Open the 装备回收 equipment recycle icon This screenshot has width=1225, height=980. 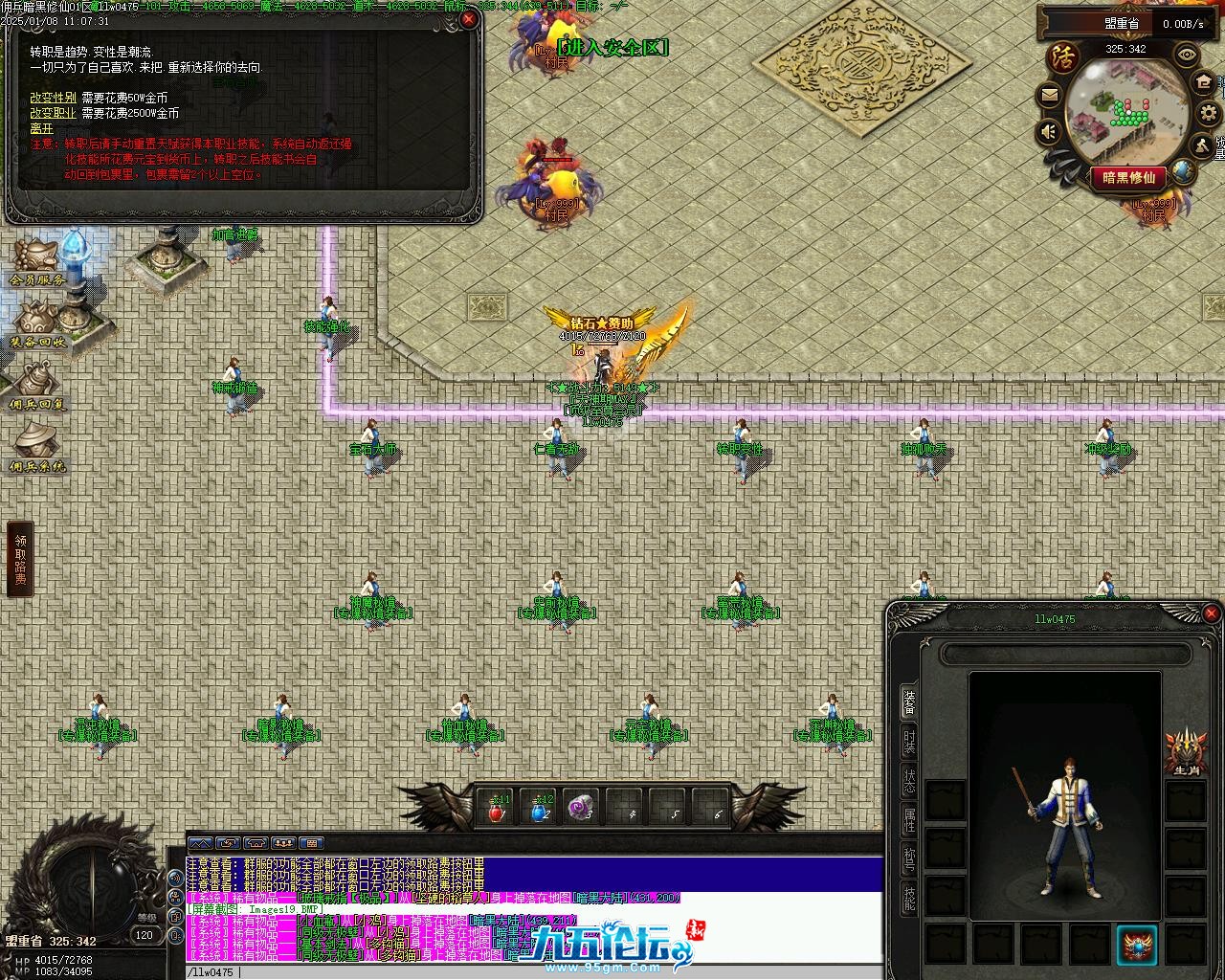pyautogui.click(x=38, y=323)
